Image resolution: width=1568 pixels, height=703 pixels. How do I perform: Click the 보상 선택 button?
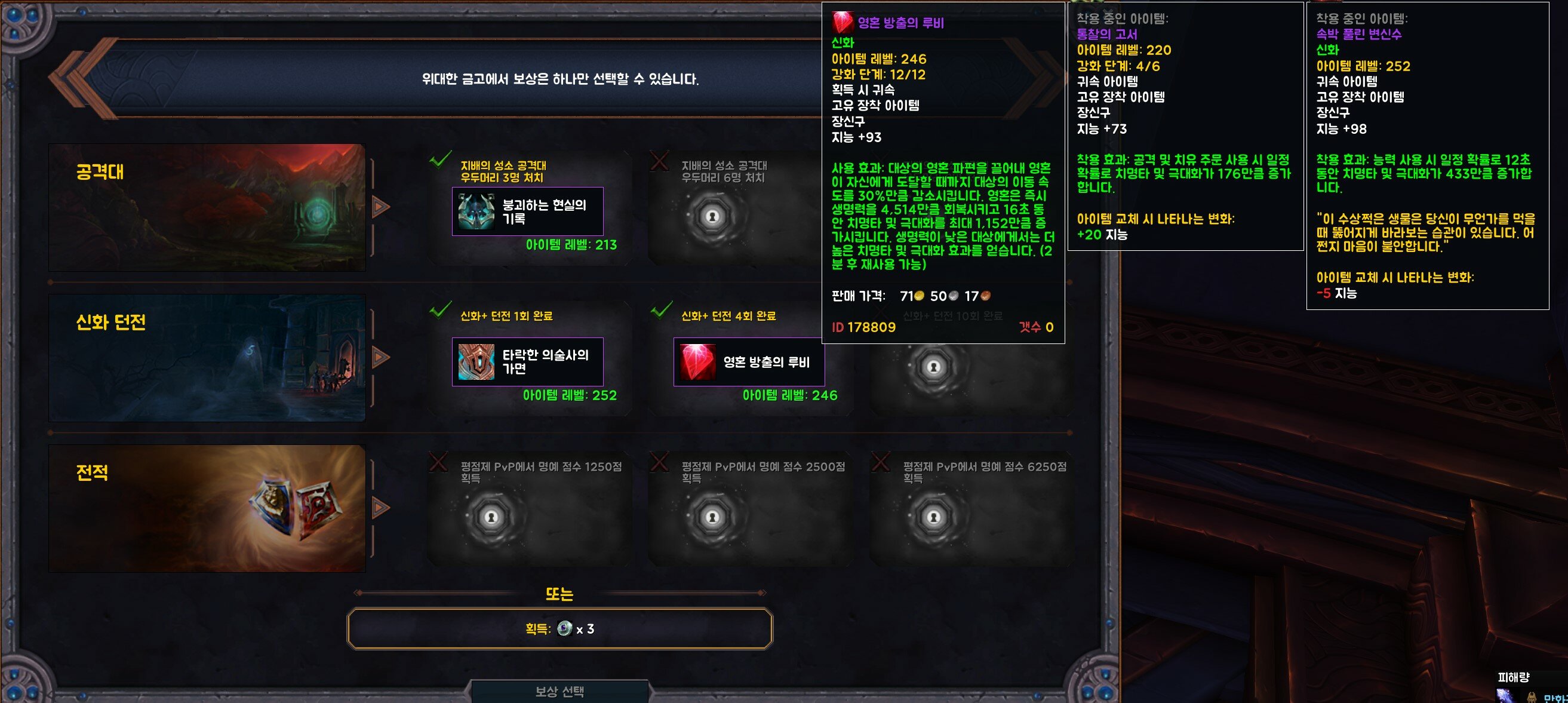point(559,692)
